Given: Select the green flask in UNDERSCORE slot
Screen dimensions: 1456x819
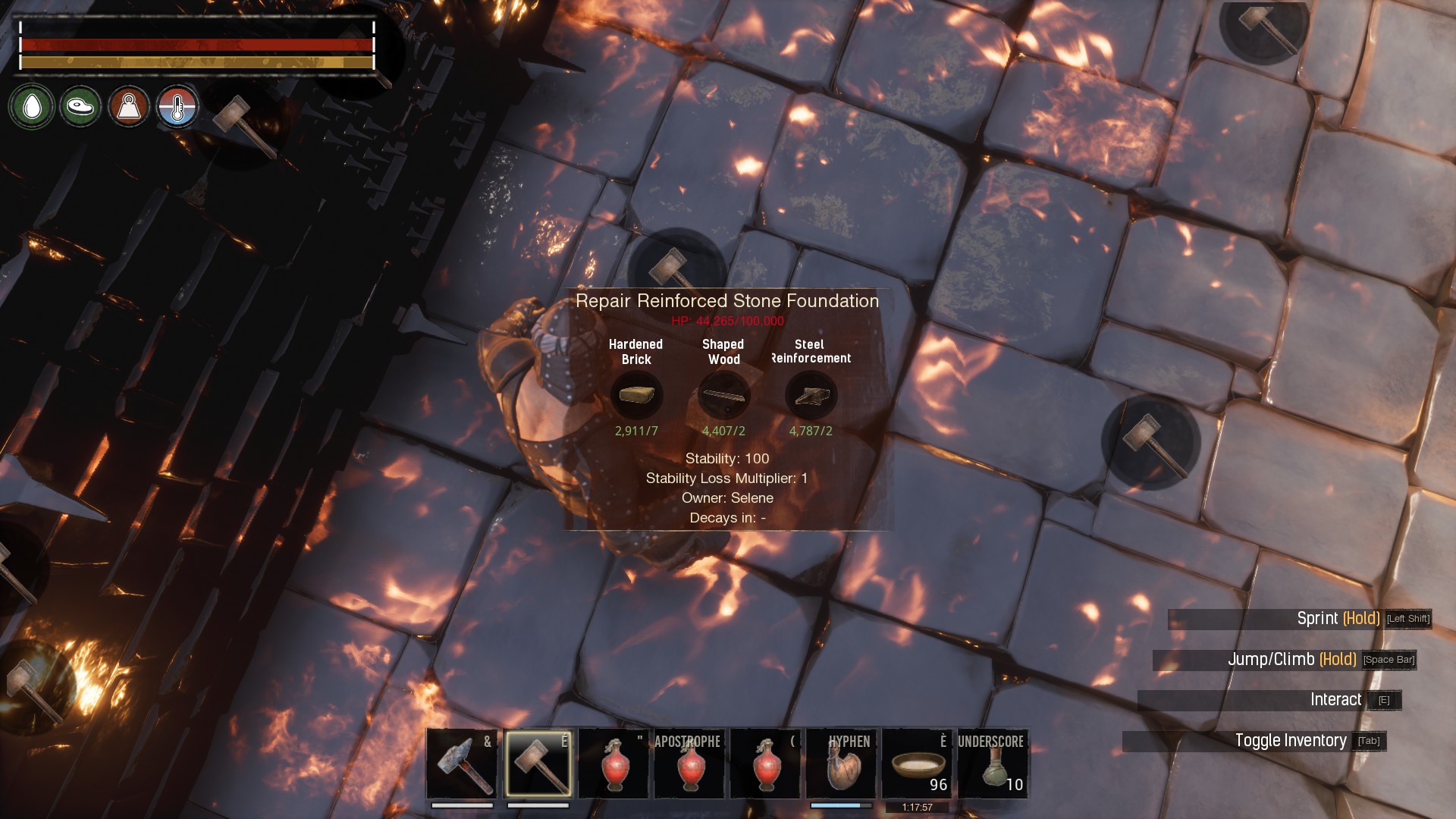Looking at the screenshot, I should click(993, 764).
